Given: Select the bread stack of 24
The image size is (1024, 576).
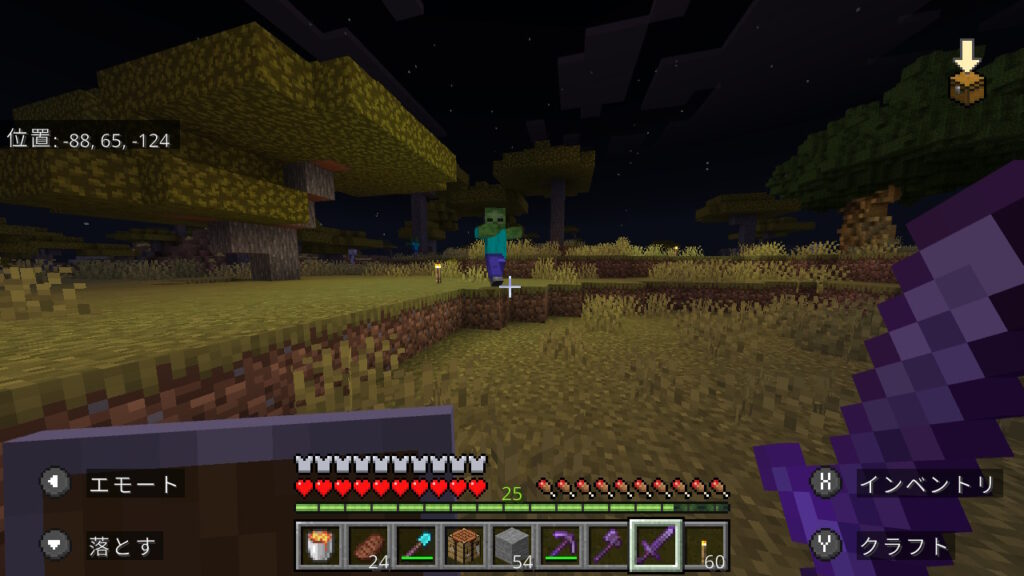Looking at the screenshot, I should [x=367, y=545].
